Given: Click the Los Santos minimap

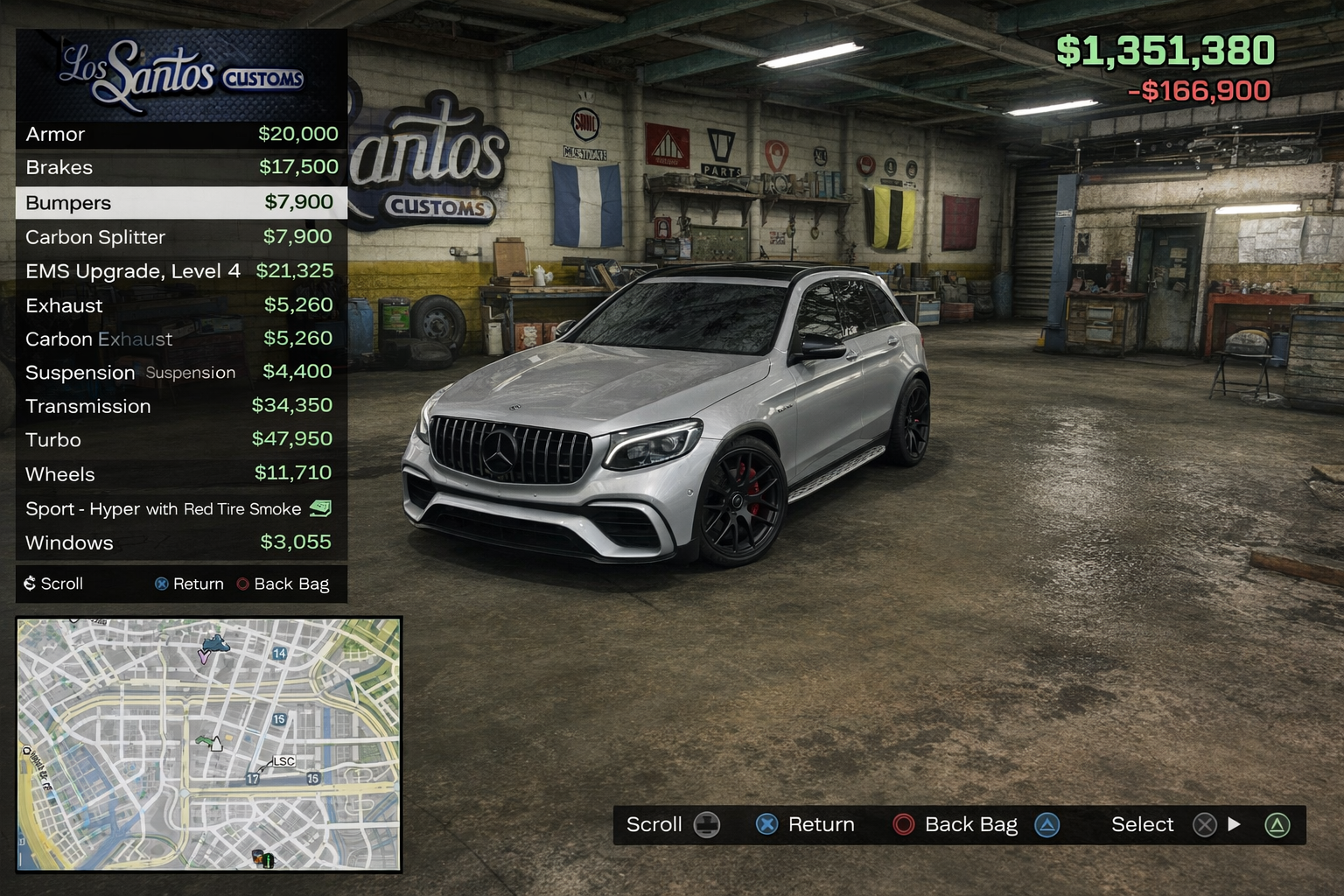Looking at the screenshot, I should point(209,745).
